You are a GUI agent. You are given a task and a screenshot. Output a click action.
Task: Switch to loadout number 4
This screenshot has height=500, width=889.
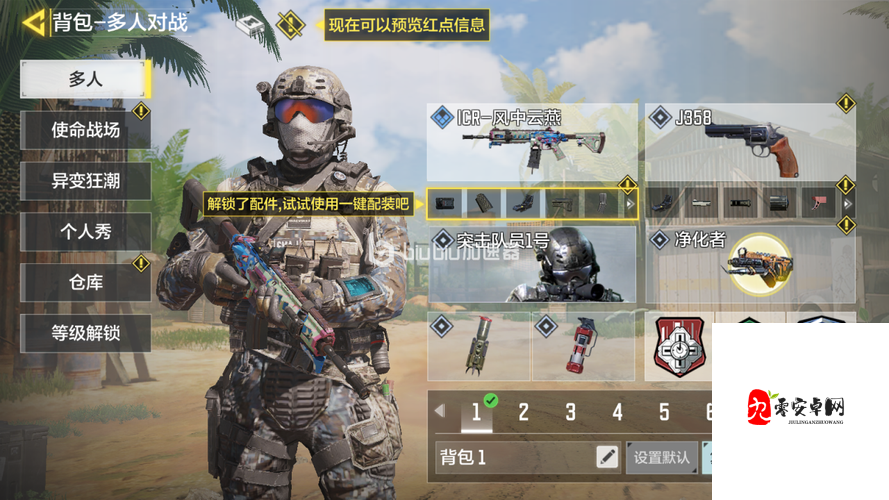click(617, 412)
